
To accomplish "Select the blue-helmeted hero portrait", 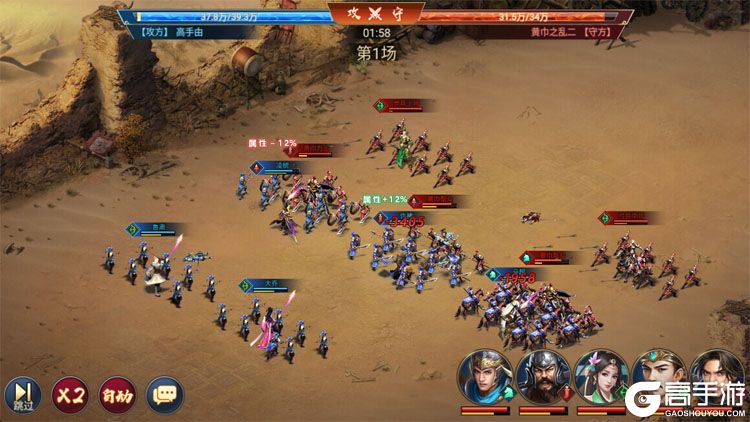I will point(485,376).
